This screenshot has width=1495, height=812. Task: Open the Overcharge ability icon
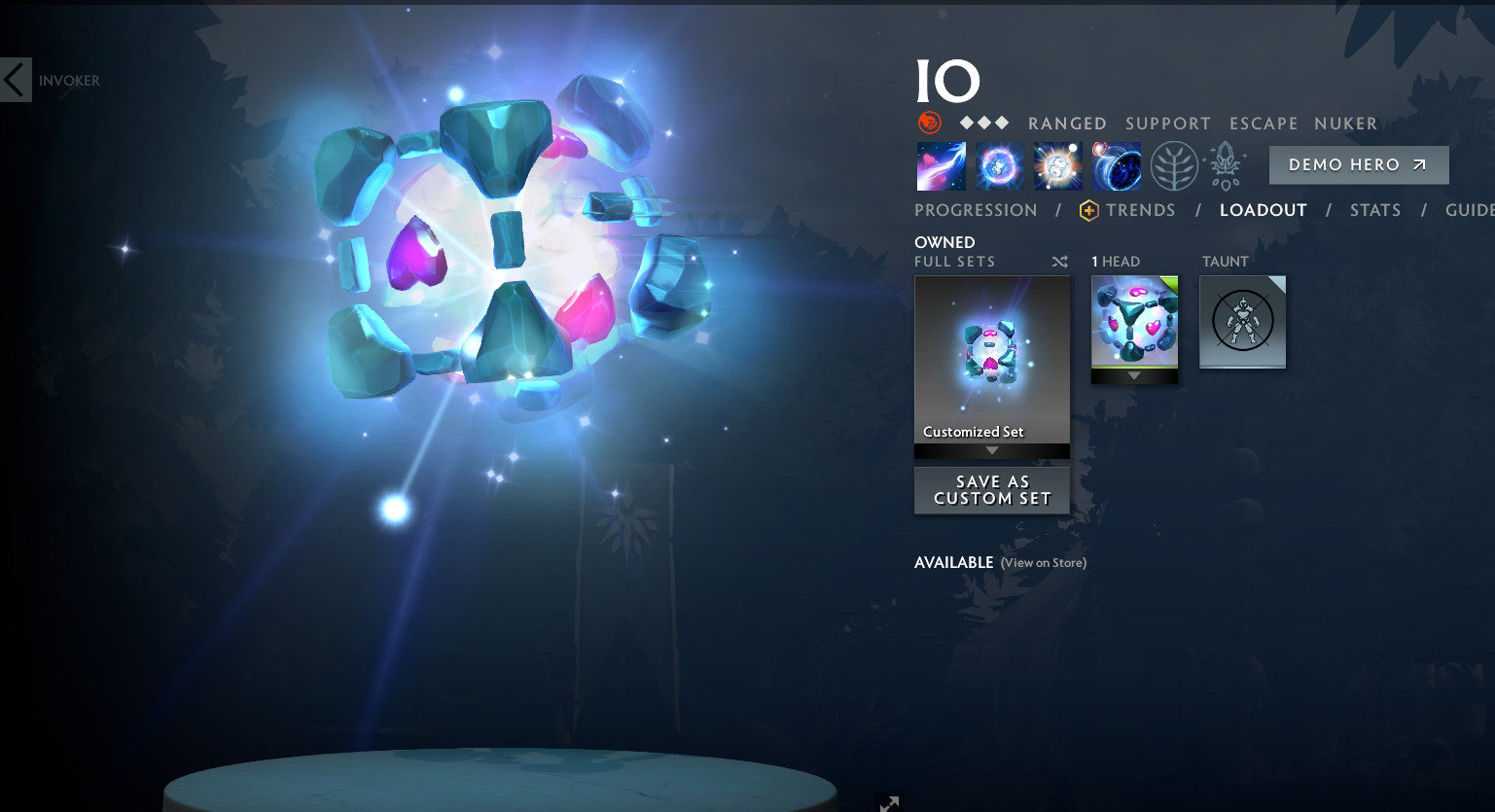[x=1056, y=165]
